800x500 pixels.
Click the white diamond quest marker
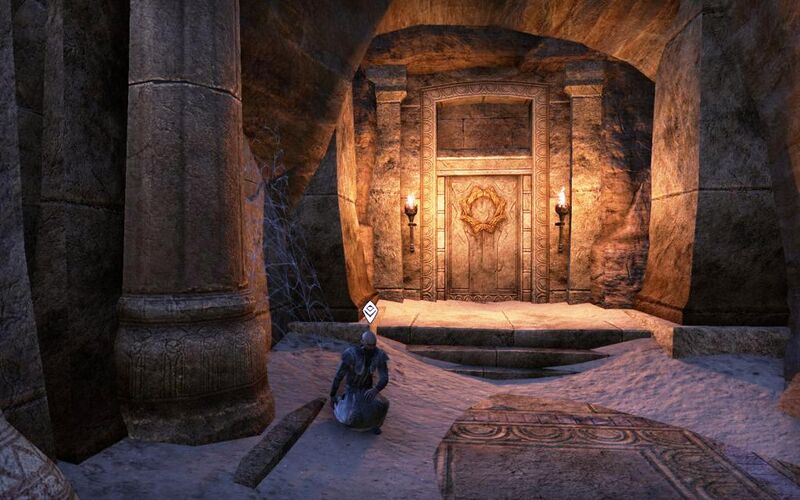(x=370, y=312)
